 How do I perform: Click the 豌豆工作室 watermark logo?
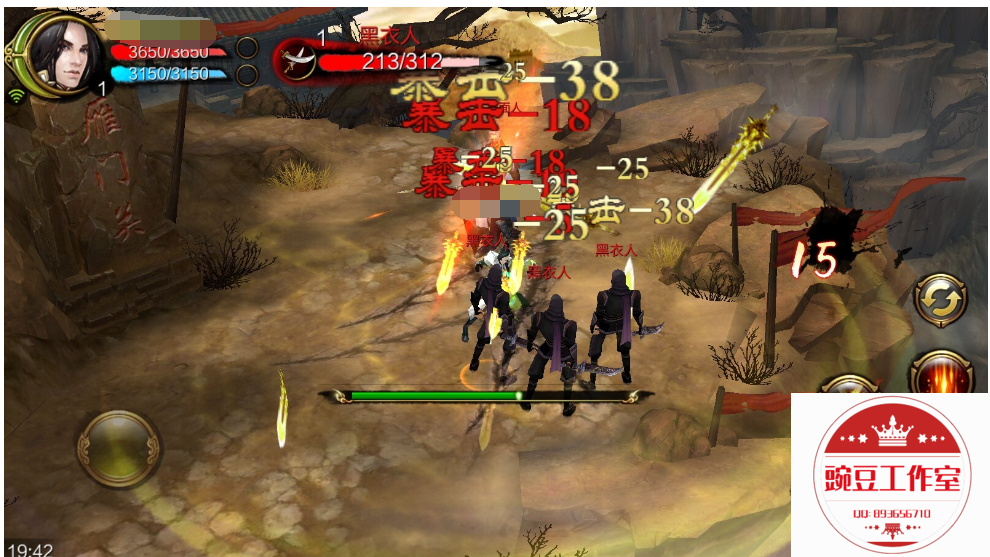pos(891,475)
